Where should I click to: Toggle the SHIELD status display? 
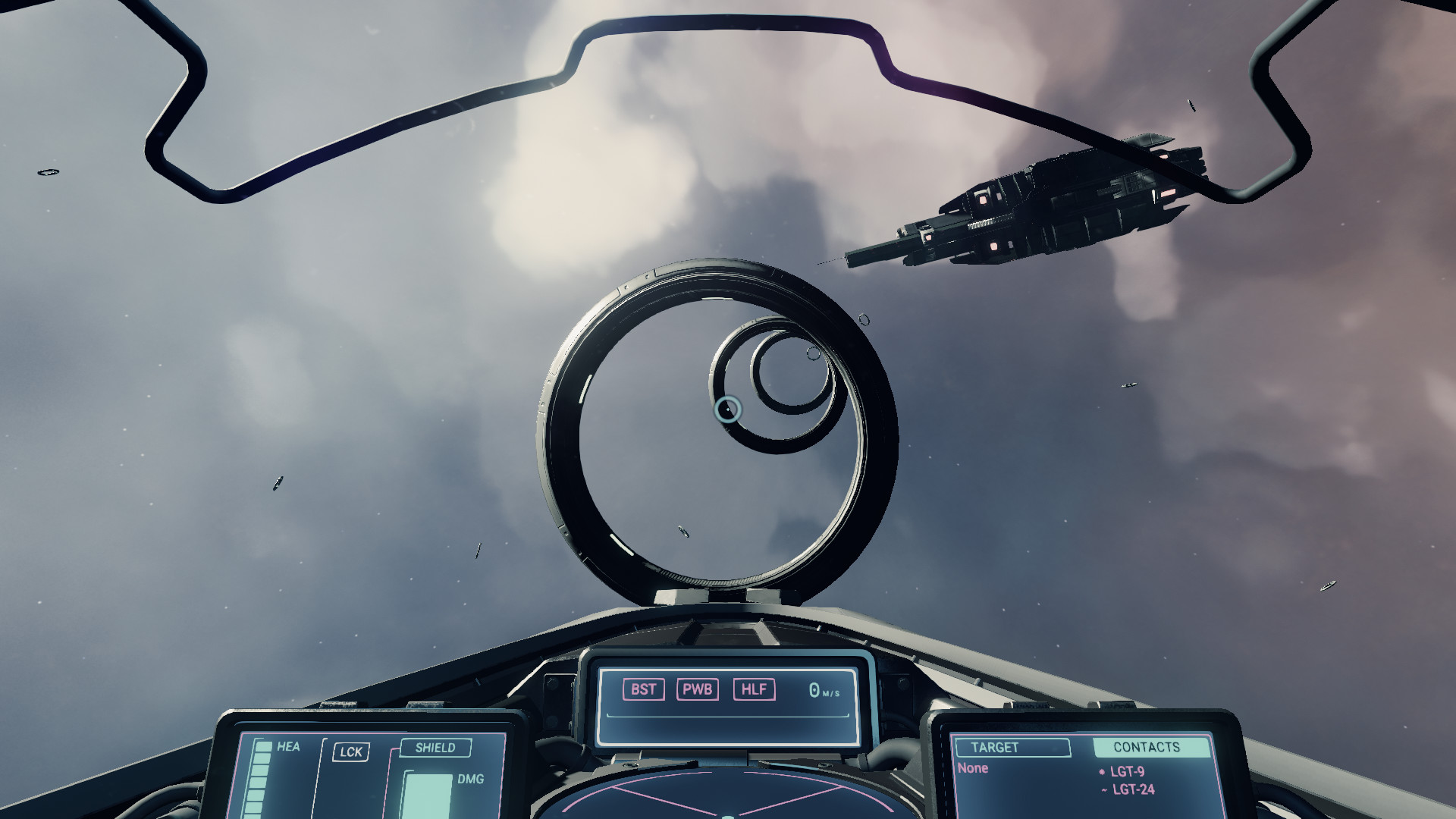pyautogui.click(x=436, y=748)
